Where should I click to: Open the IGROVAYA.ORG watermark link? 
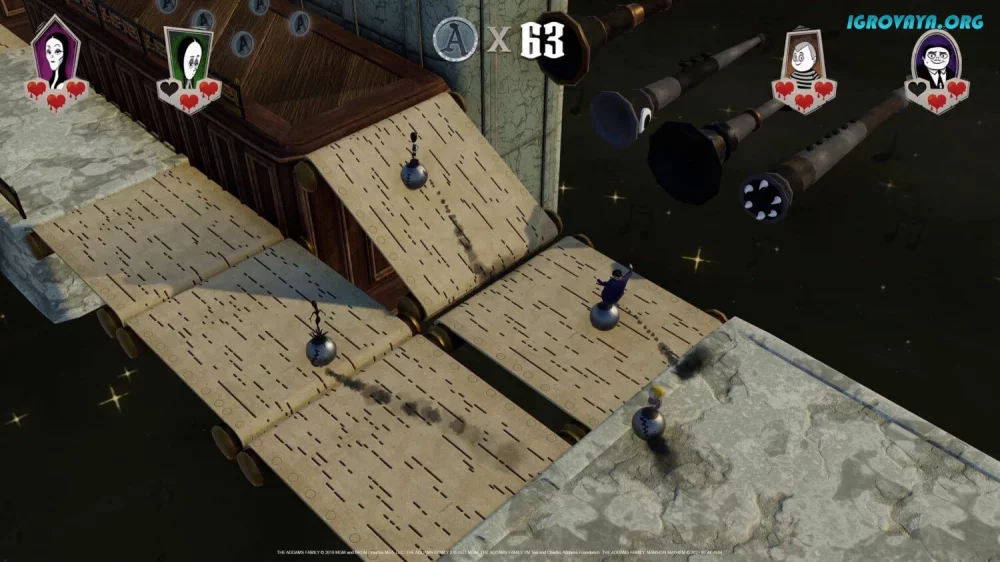click(915, 20)
